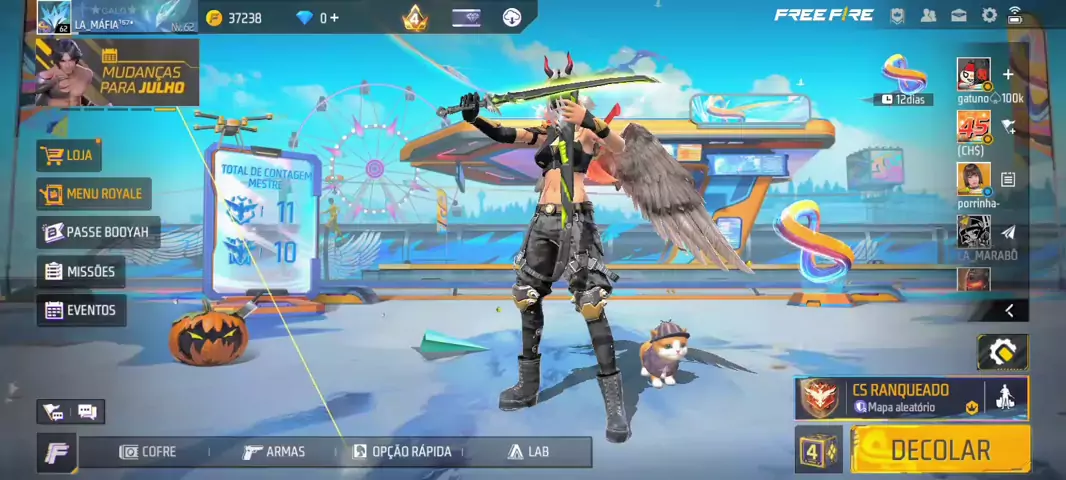
Task: Open the Eventos calendar
Action: 81,310
